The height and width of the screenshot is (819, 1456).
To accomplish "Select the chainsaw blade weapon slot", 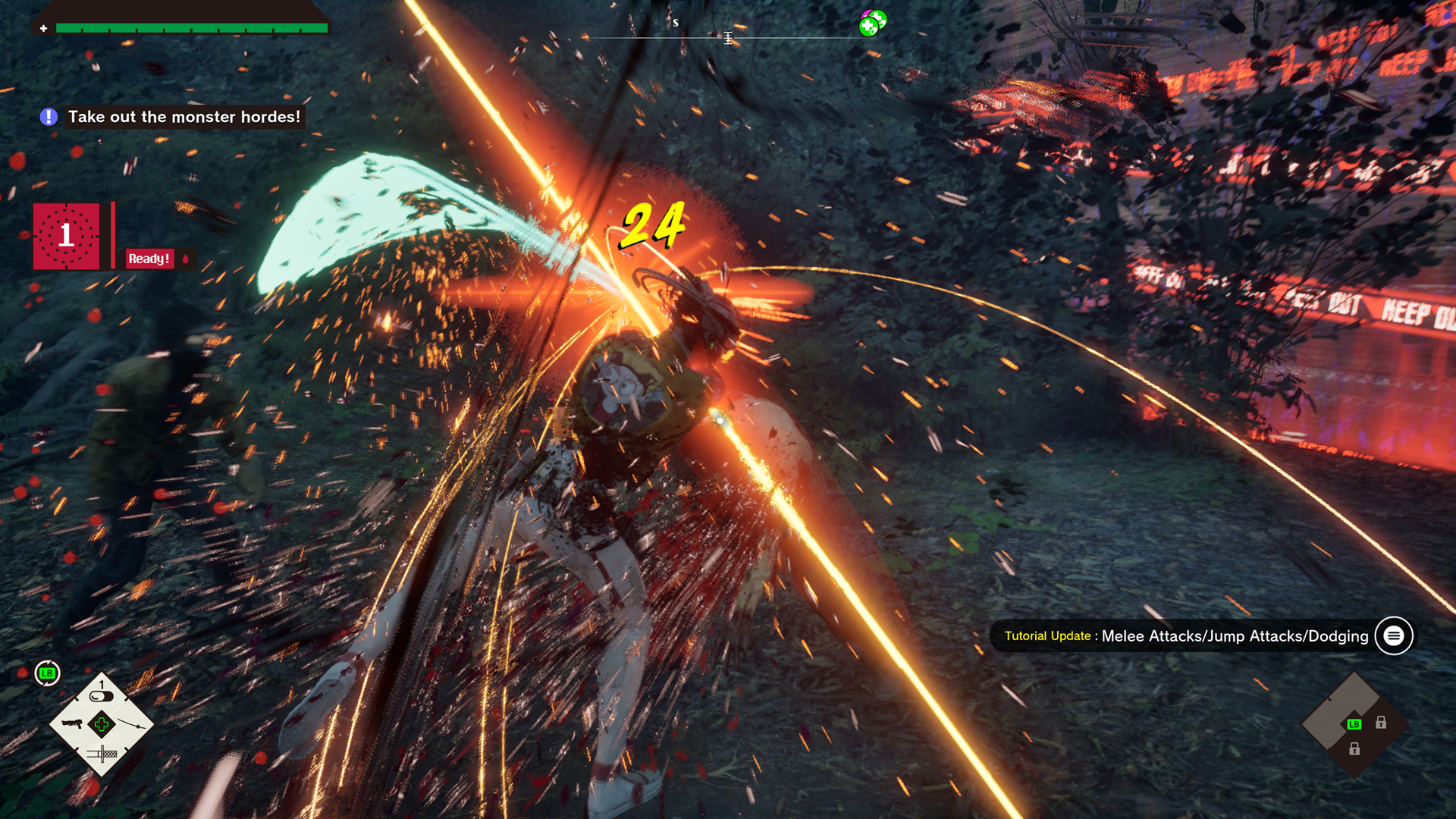I will 102,754.
